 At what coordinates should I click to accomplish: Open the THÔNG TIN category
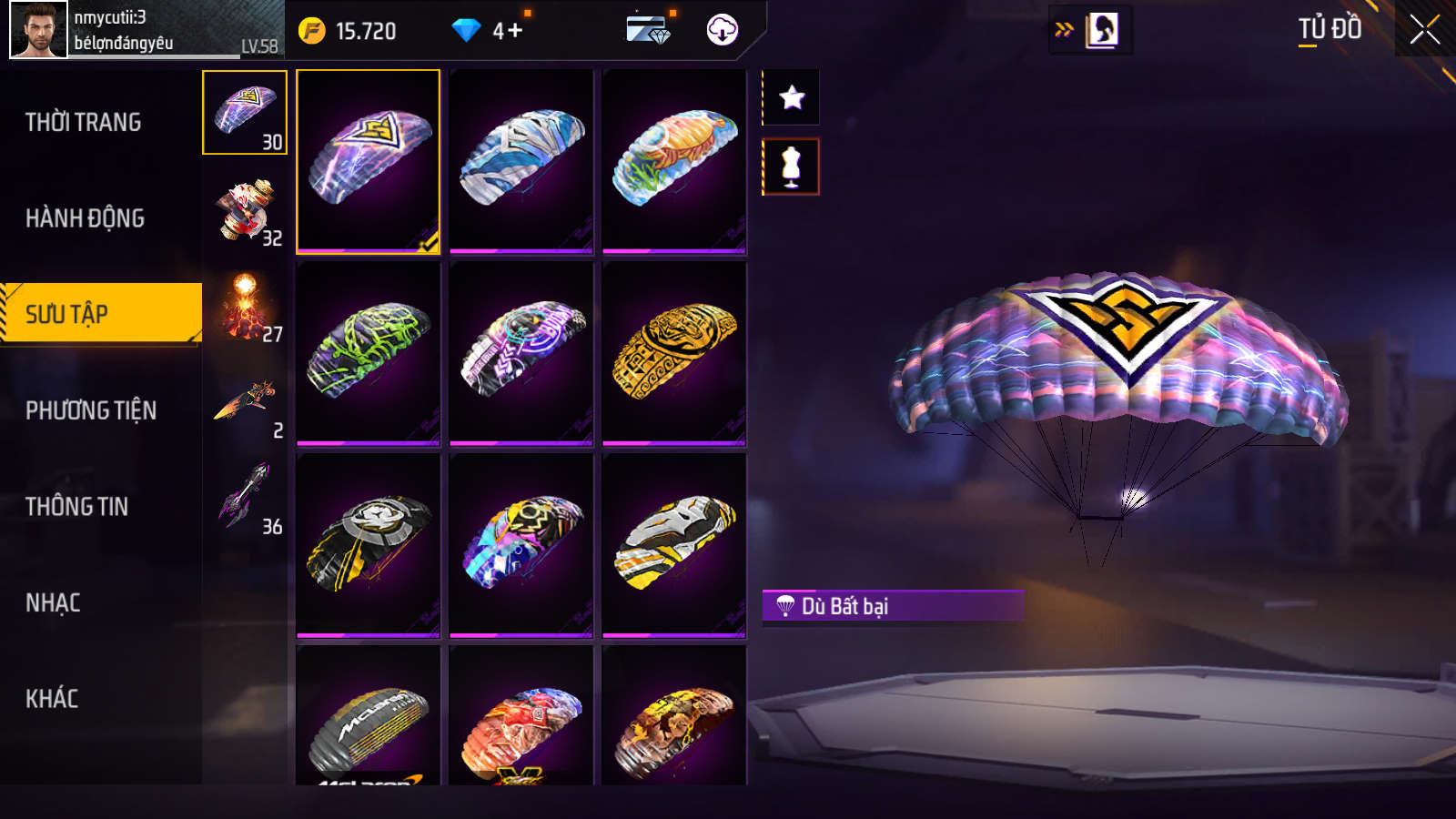pos(77,507)
